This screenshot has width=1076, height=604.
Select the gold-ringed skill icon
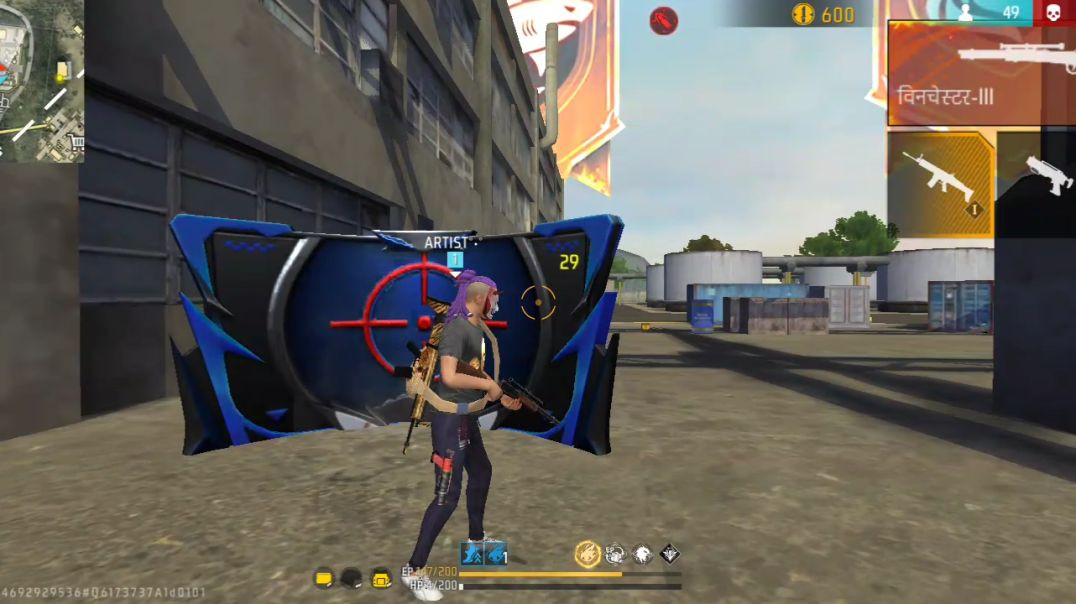click(x=588, y=553)
